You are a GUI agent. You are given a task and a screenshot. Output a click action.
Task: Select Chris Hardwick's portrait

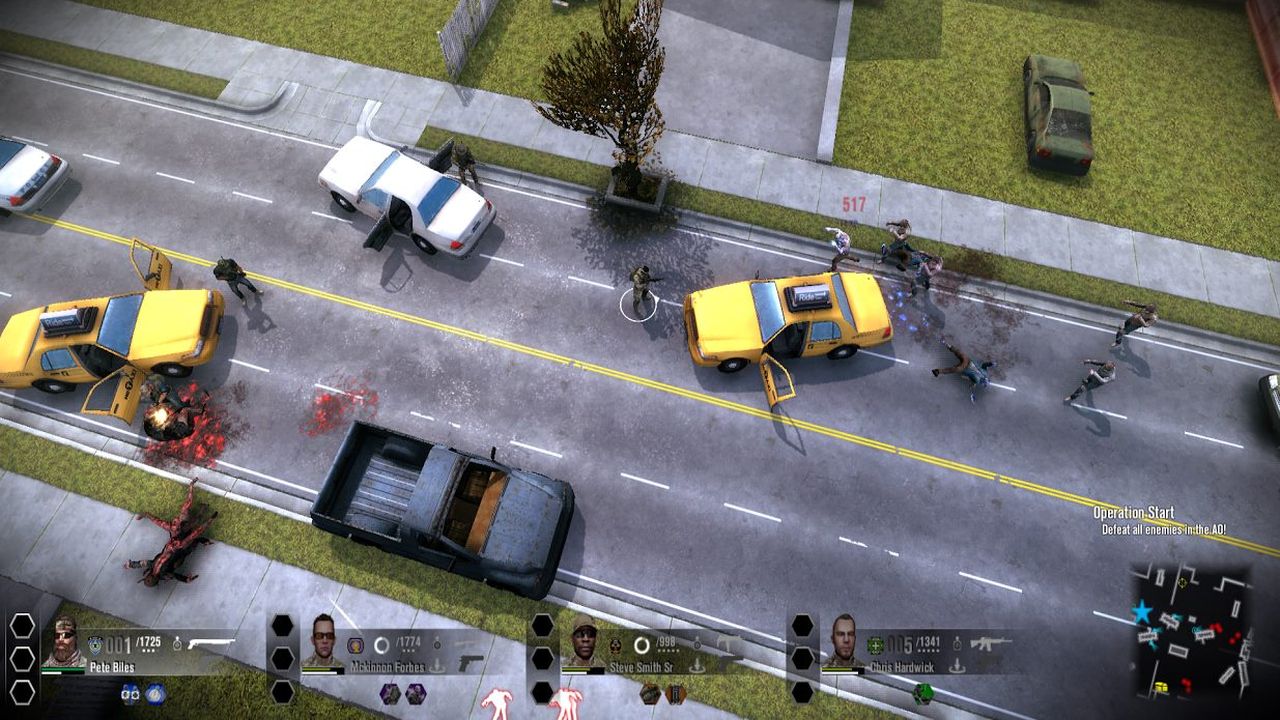coord(843,641)
